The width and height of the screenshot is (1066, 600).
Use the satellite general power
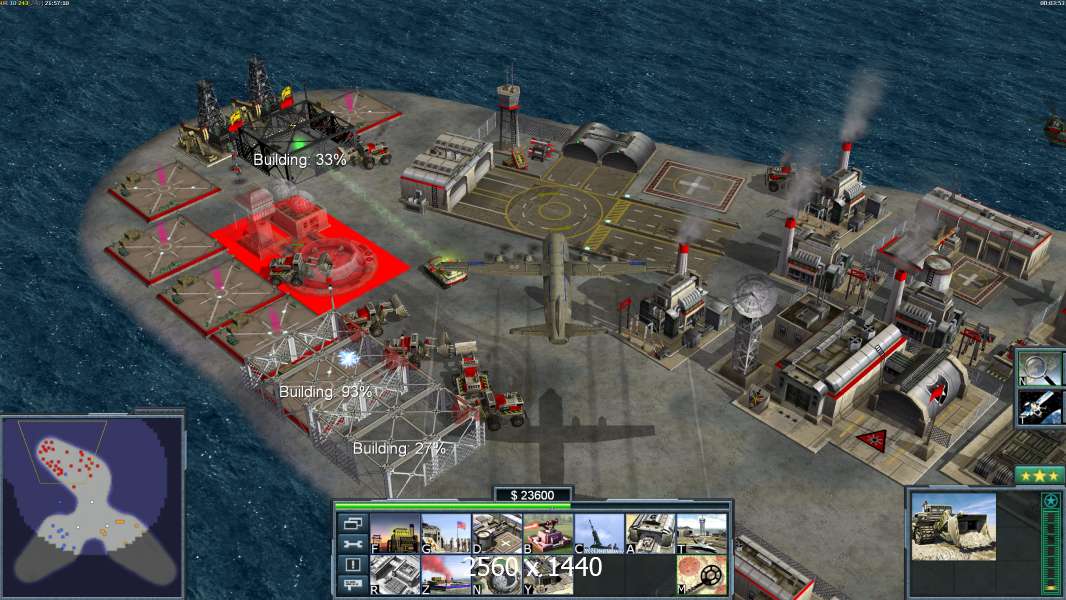pyautogui.click(x=1040, y=407)
